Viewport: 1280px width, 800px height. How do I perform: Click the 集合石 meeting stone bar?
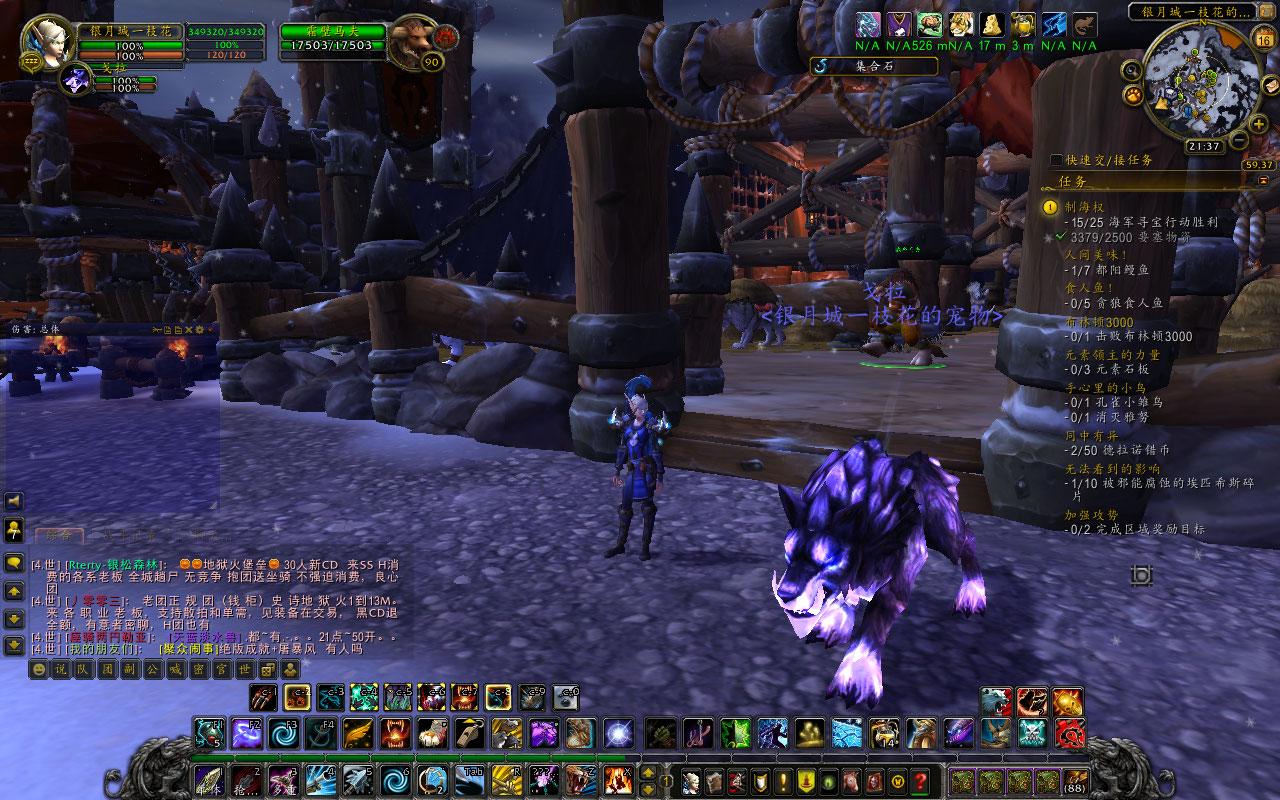coord(875,66)
